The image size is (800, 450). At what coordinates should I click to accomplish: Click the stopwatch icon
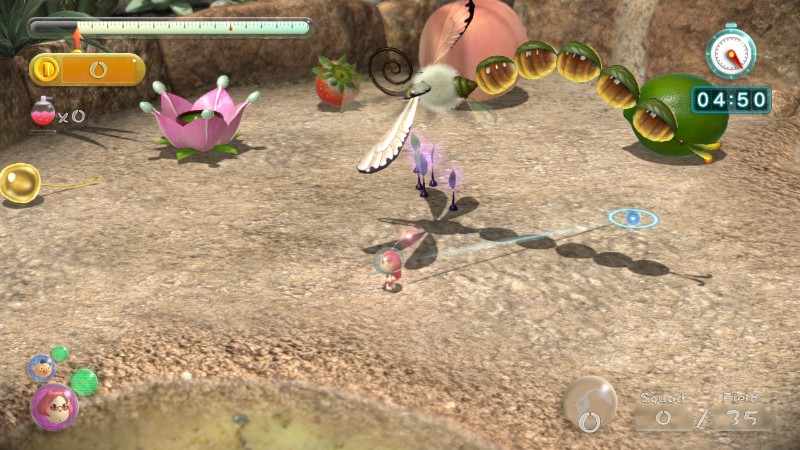point(730,52)
